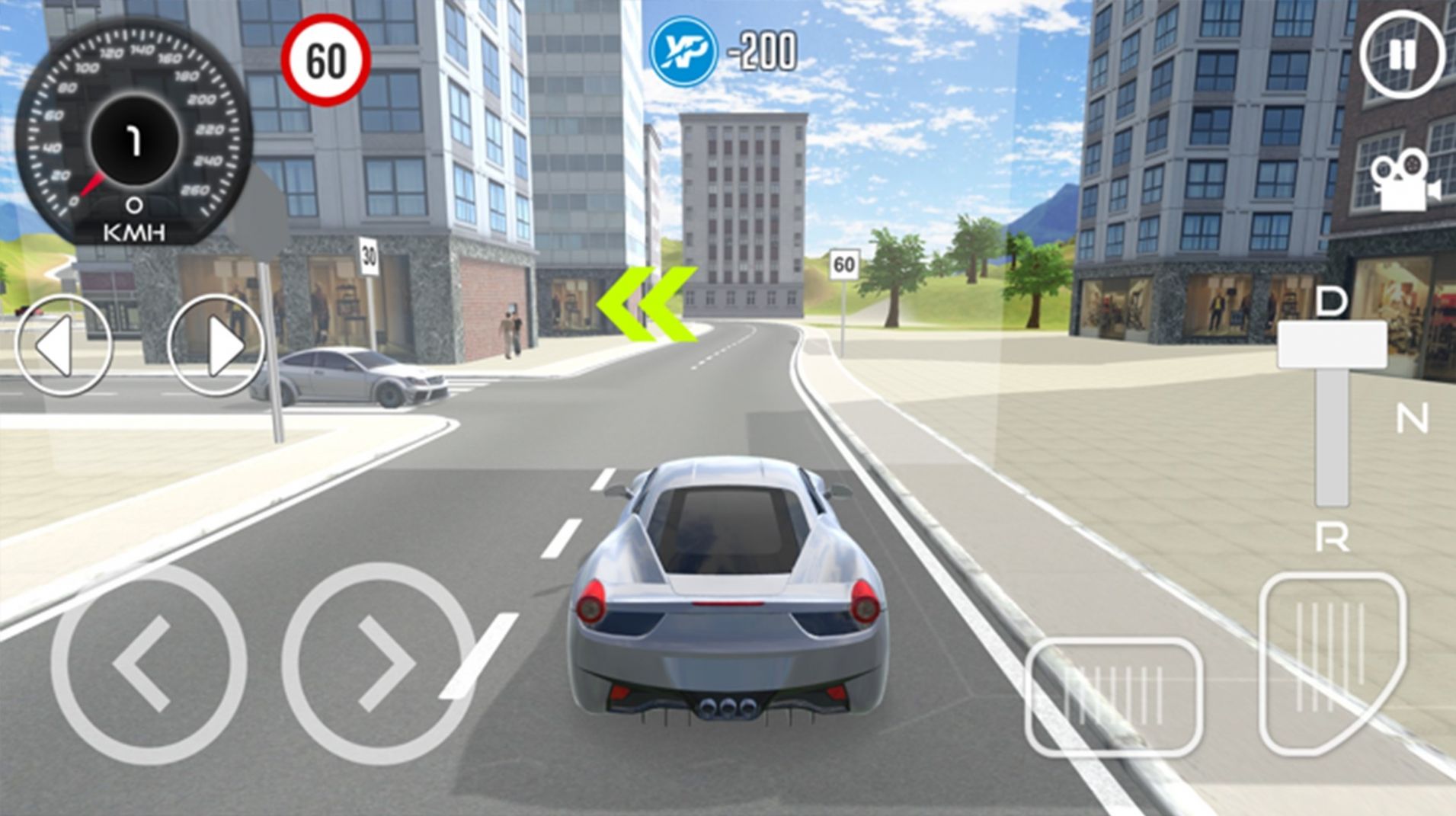The image size is (1456, 816).
Task: Select Neutral gear N
Action: pos(1413,416)
